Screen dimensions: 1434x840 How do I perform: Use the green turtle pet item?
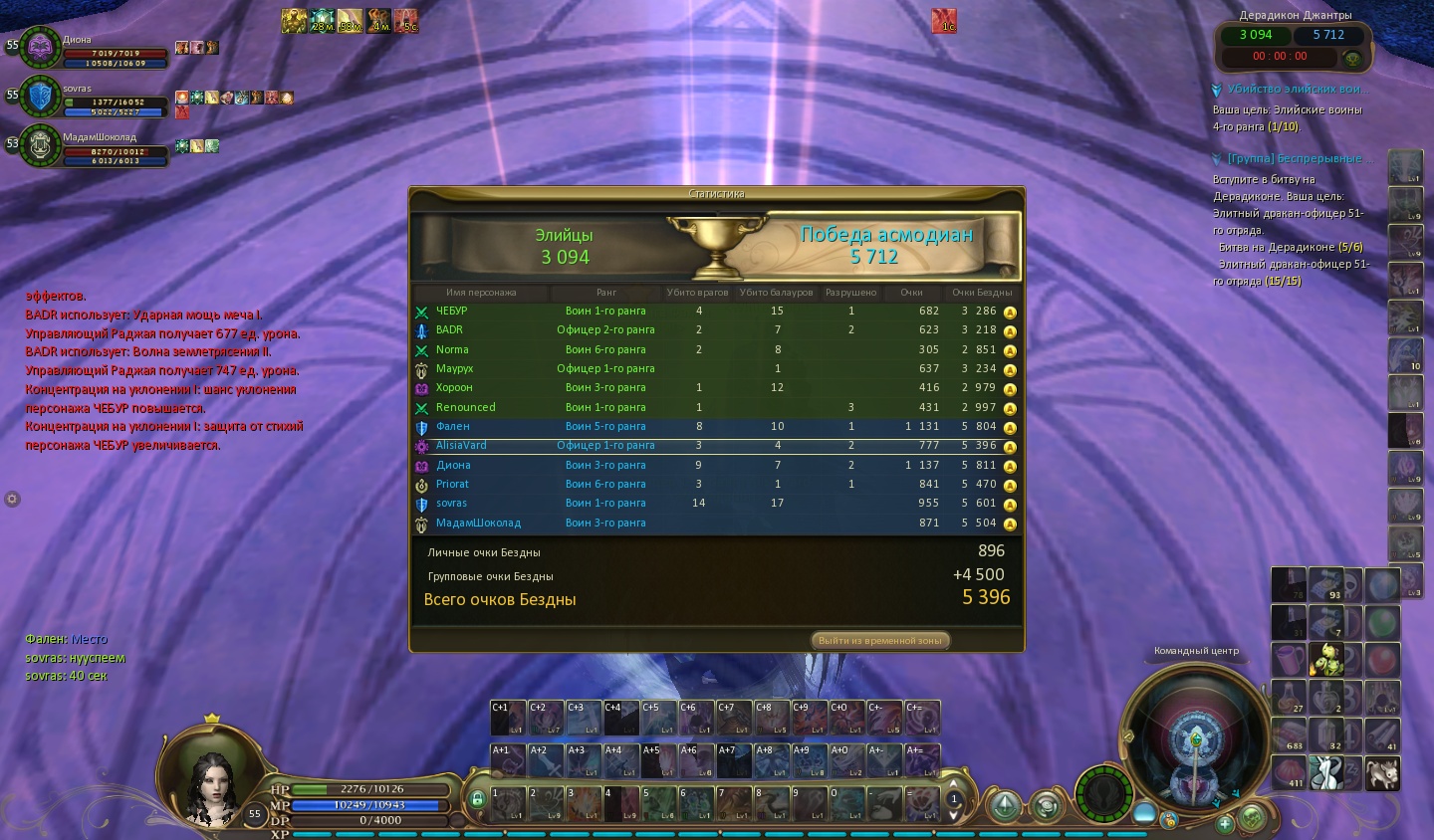pos(1326,658)
